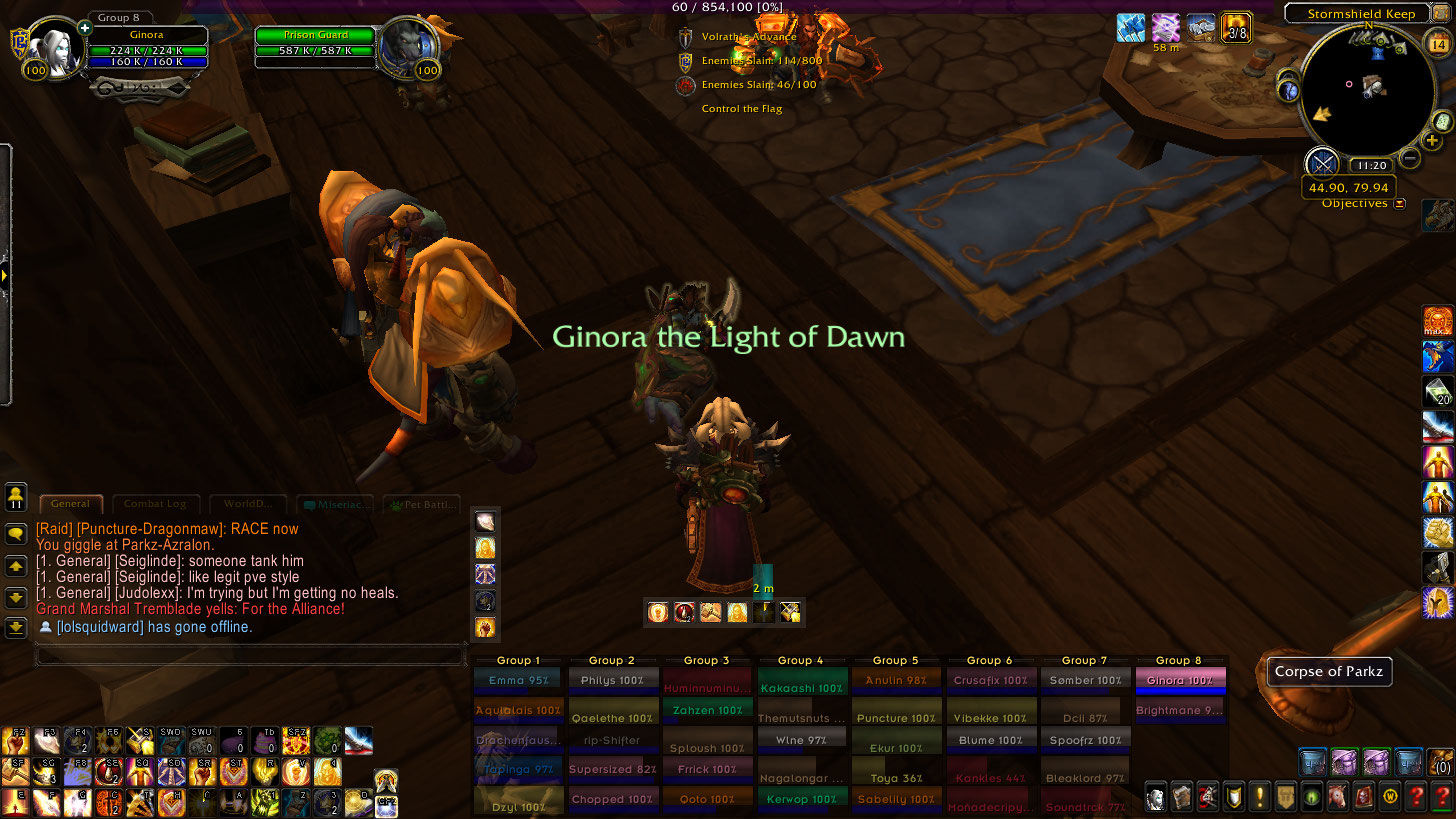Click the chat input field
This screenshot has height=819, width=1456.
250,655
